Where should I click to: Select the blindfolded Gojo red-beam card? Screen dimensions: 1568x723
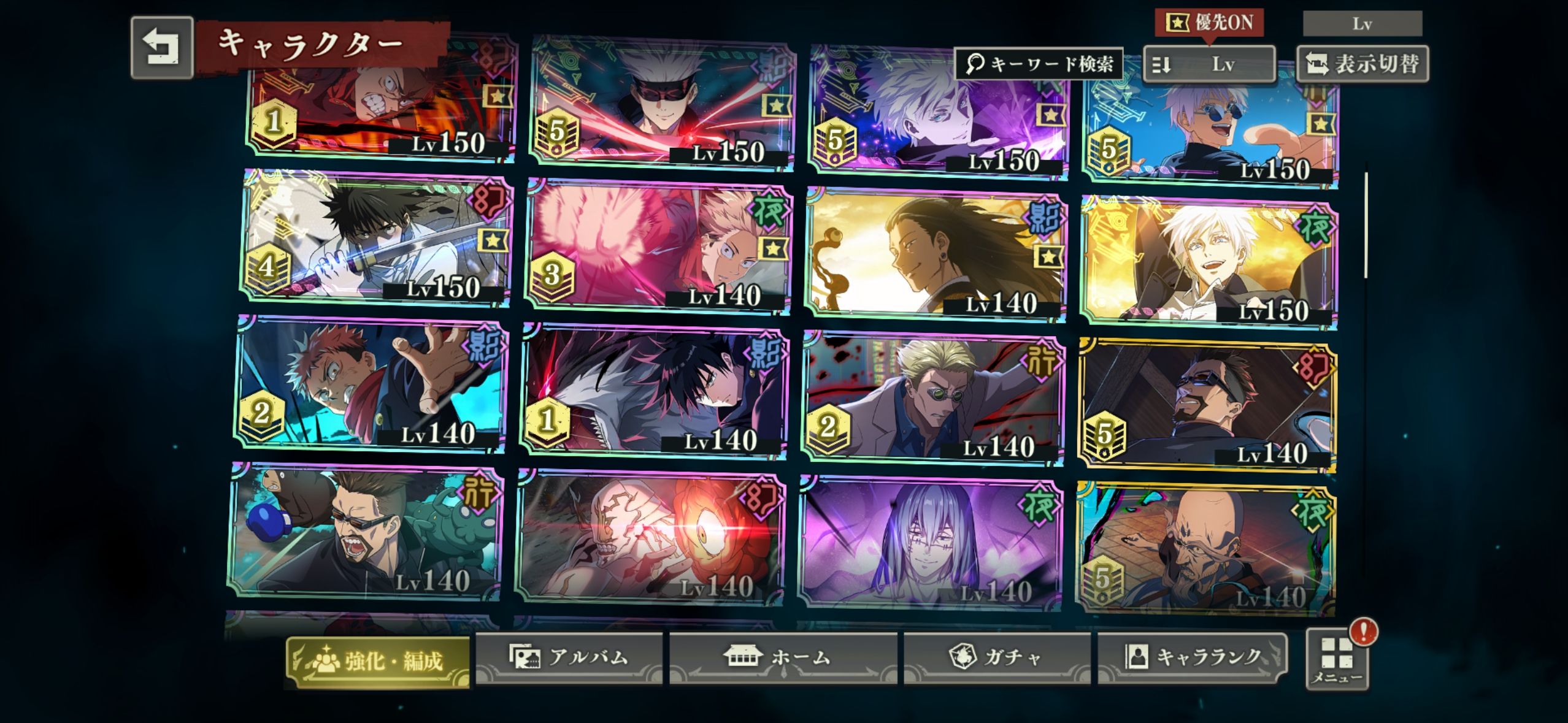pos(661,104)
